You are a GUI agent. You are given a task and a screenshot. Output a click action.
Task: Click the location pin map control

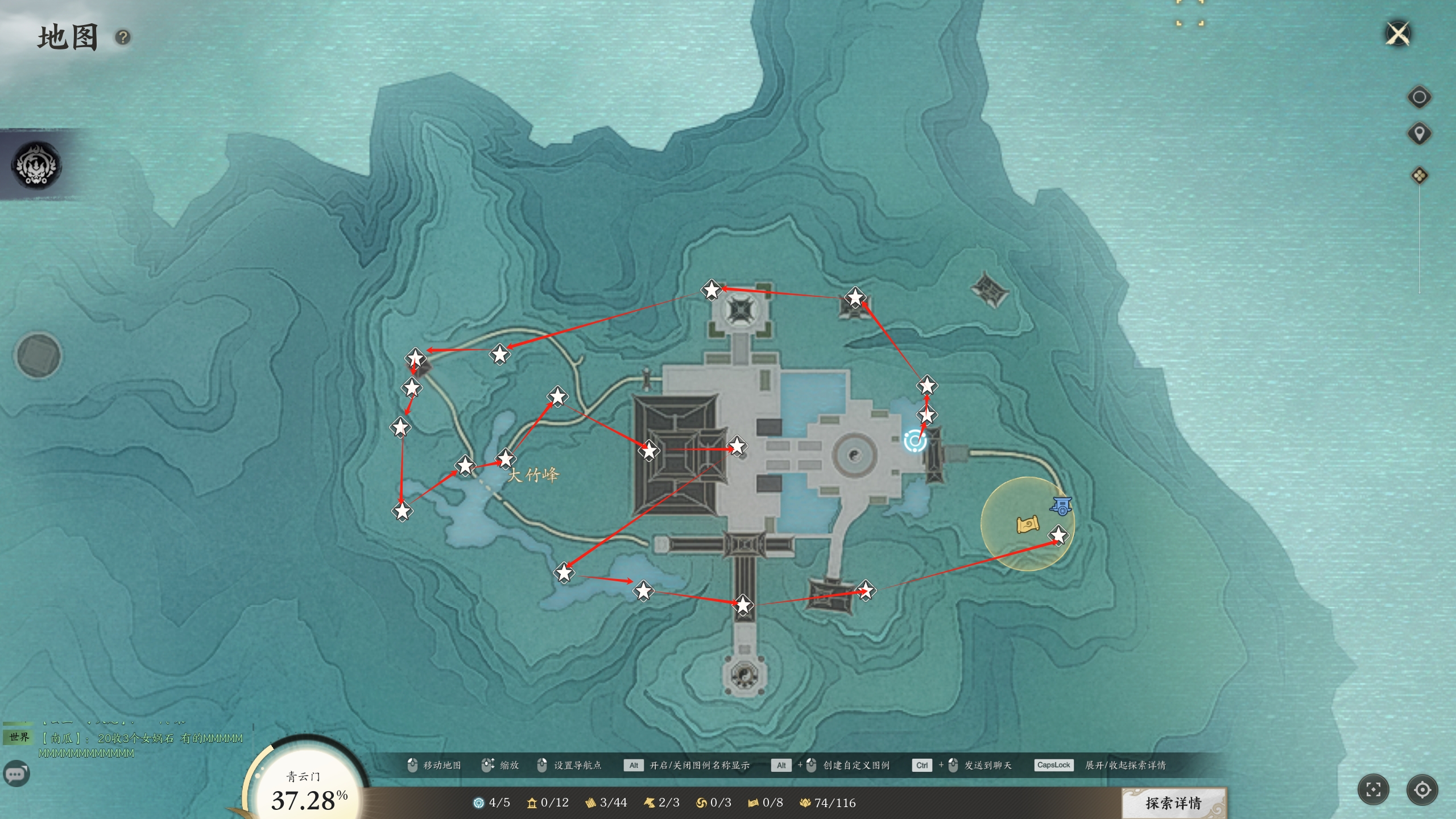[1419, 134]
